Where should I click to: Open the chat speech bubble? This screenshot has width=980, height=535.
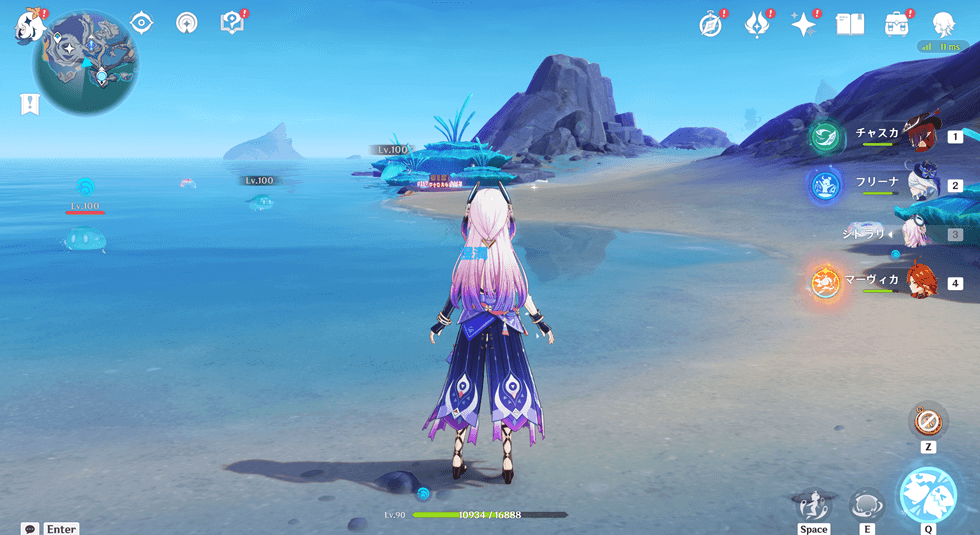click(x=29, y=528)
